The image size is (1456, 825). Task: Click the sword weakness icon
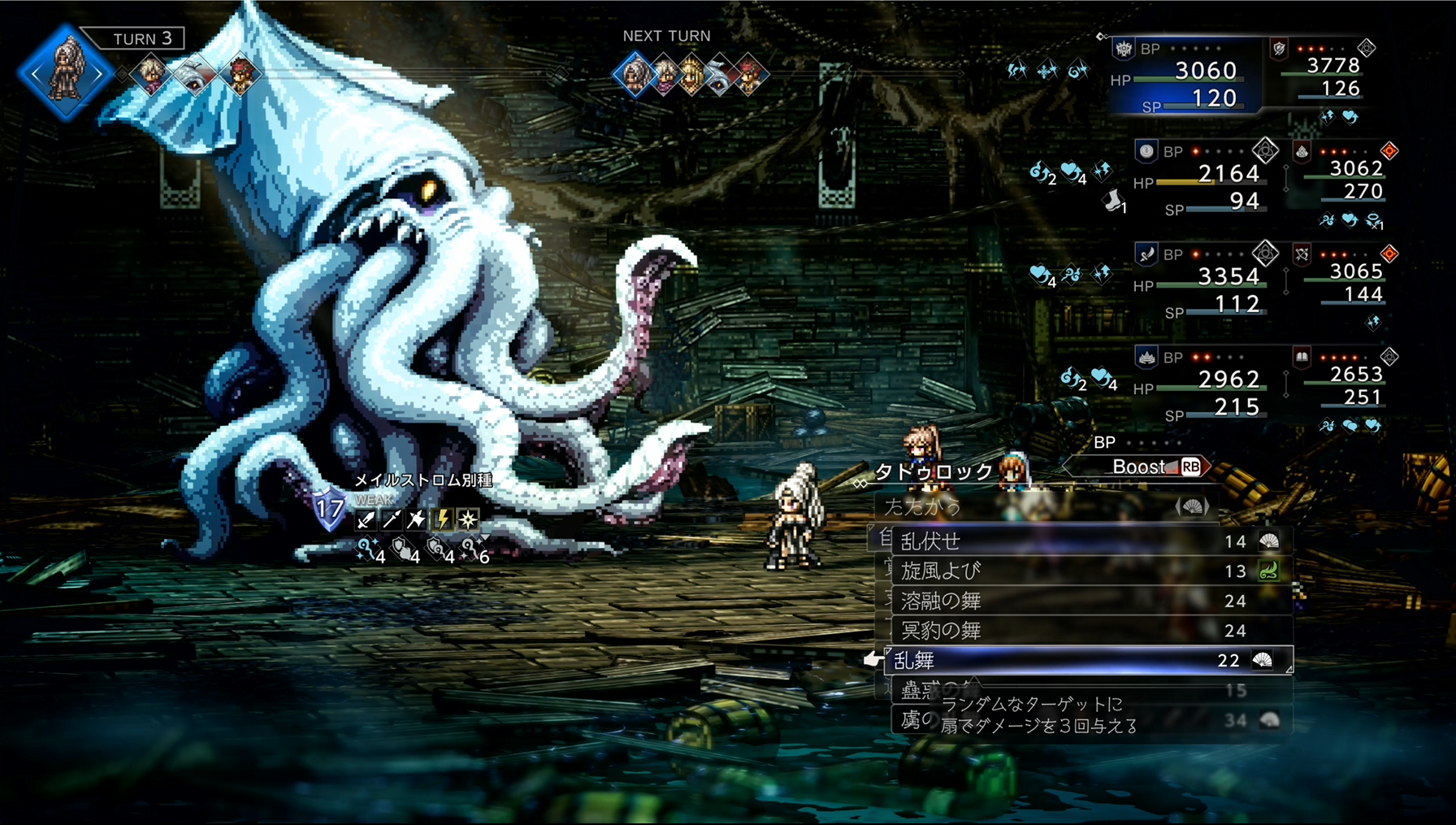pyautogui.click(x=366, y=519)
